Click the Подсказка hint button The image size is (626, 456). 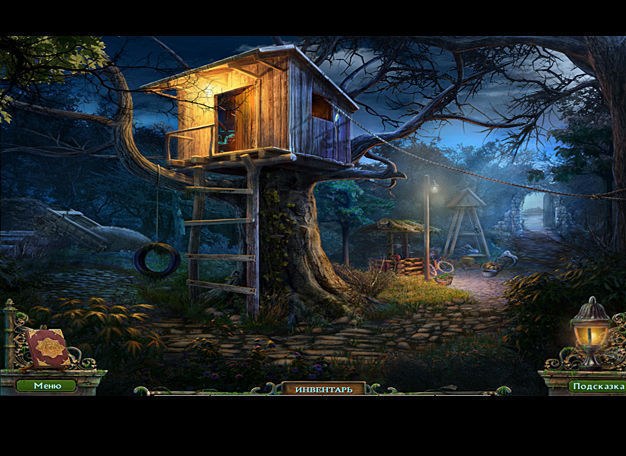point(596,386)
